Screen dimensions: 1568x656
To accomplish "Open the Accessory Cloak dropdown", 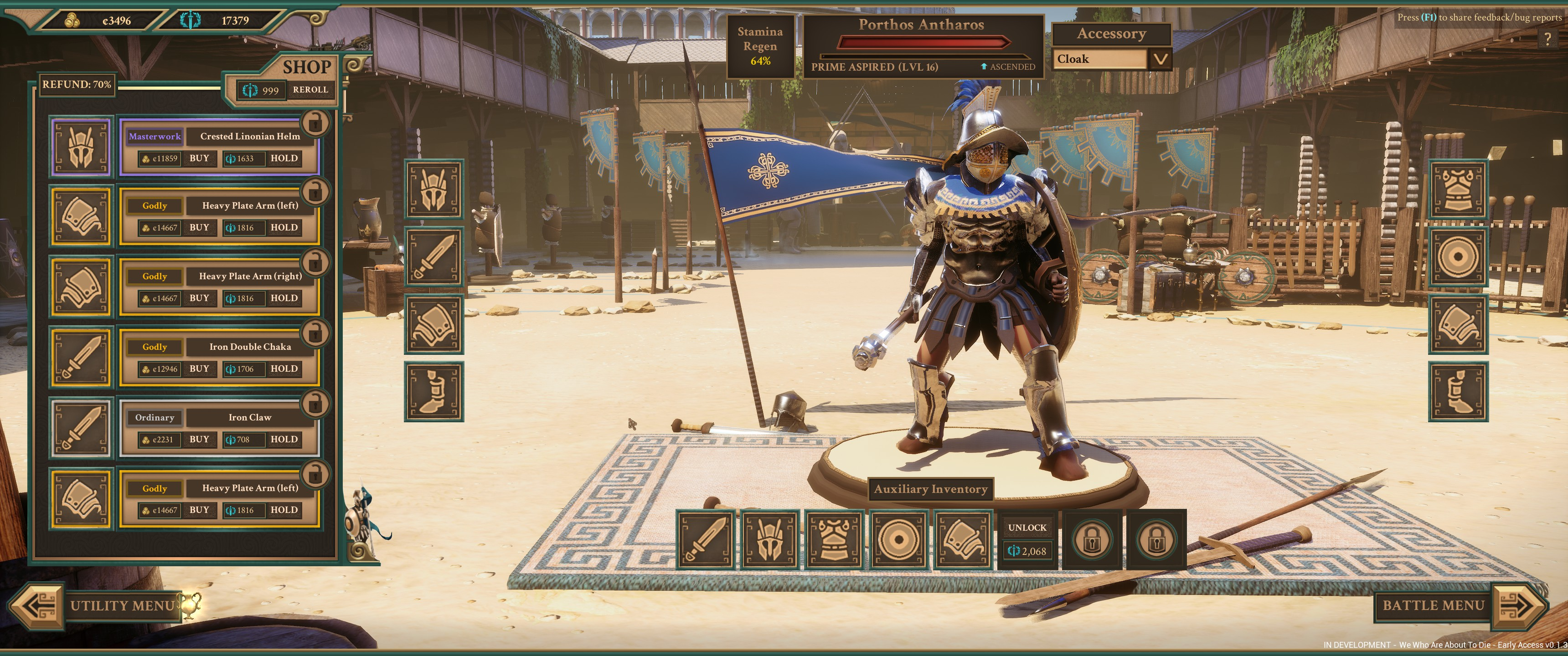I will pos(1160,59).
